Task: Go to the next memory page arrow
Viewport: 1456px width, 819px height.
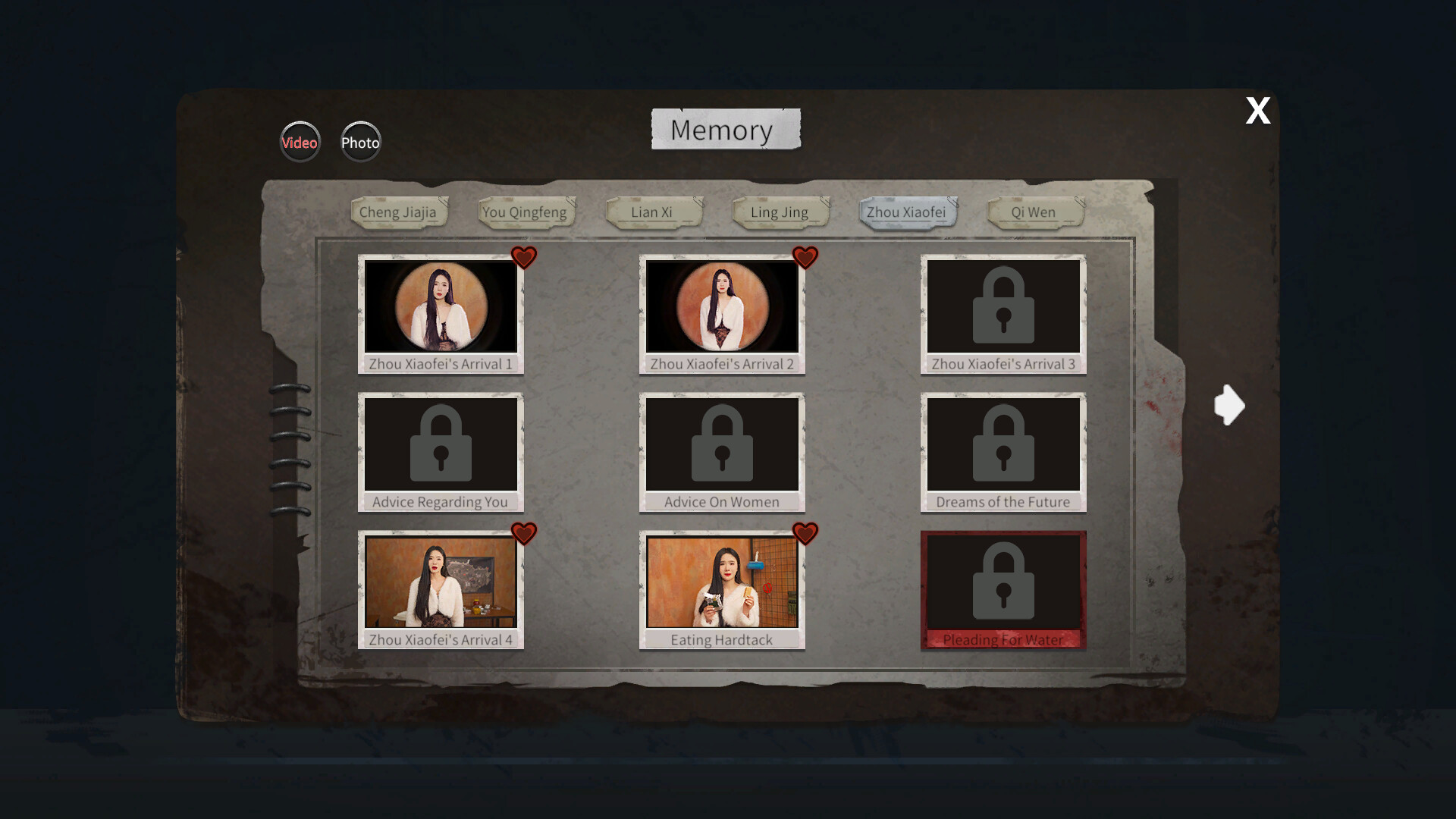Action: coord(1228,404)
